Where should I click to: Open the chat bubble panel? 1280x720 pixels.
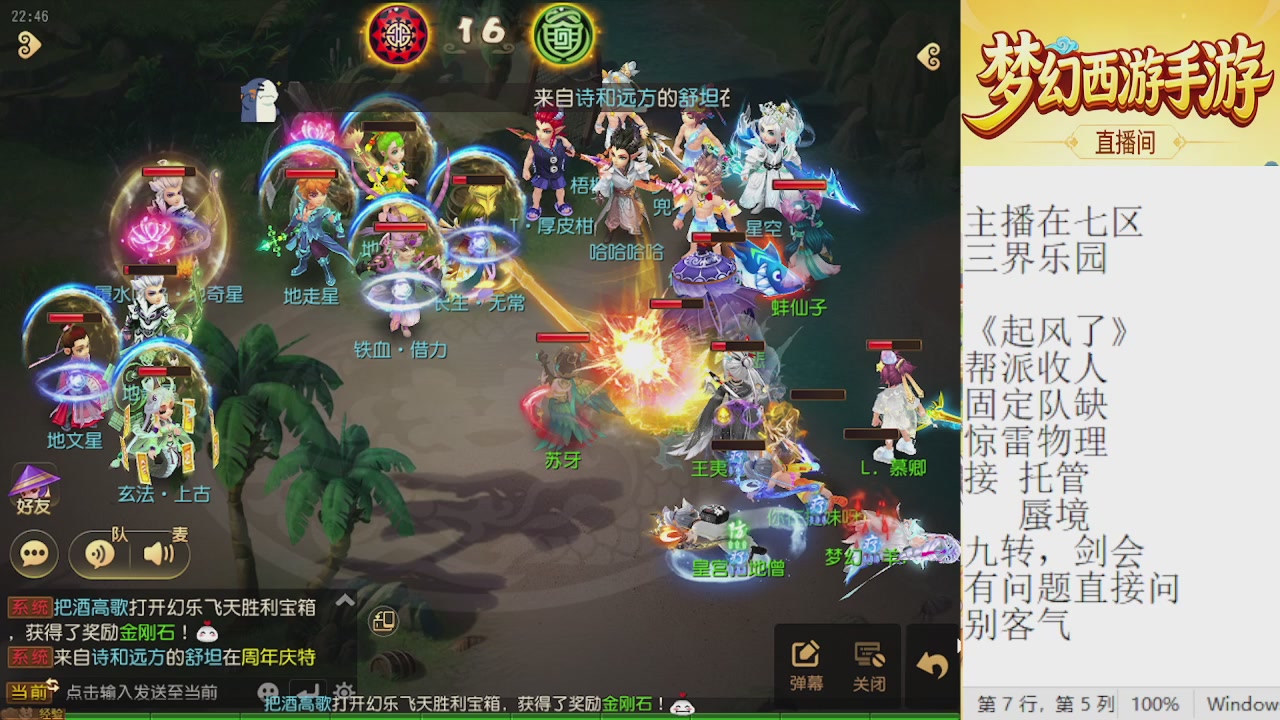pyautogui.click(x=33, y=552)
